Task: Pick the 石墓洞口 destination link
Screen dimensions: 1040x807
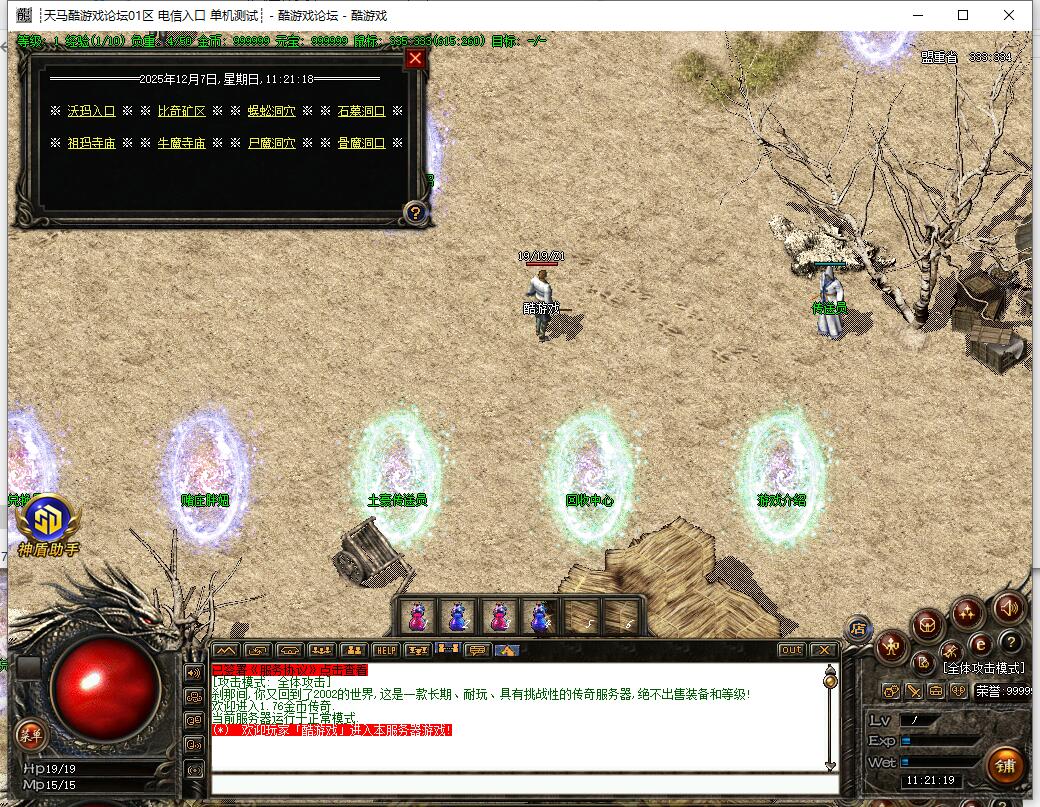Action: point(361,111)
